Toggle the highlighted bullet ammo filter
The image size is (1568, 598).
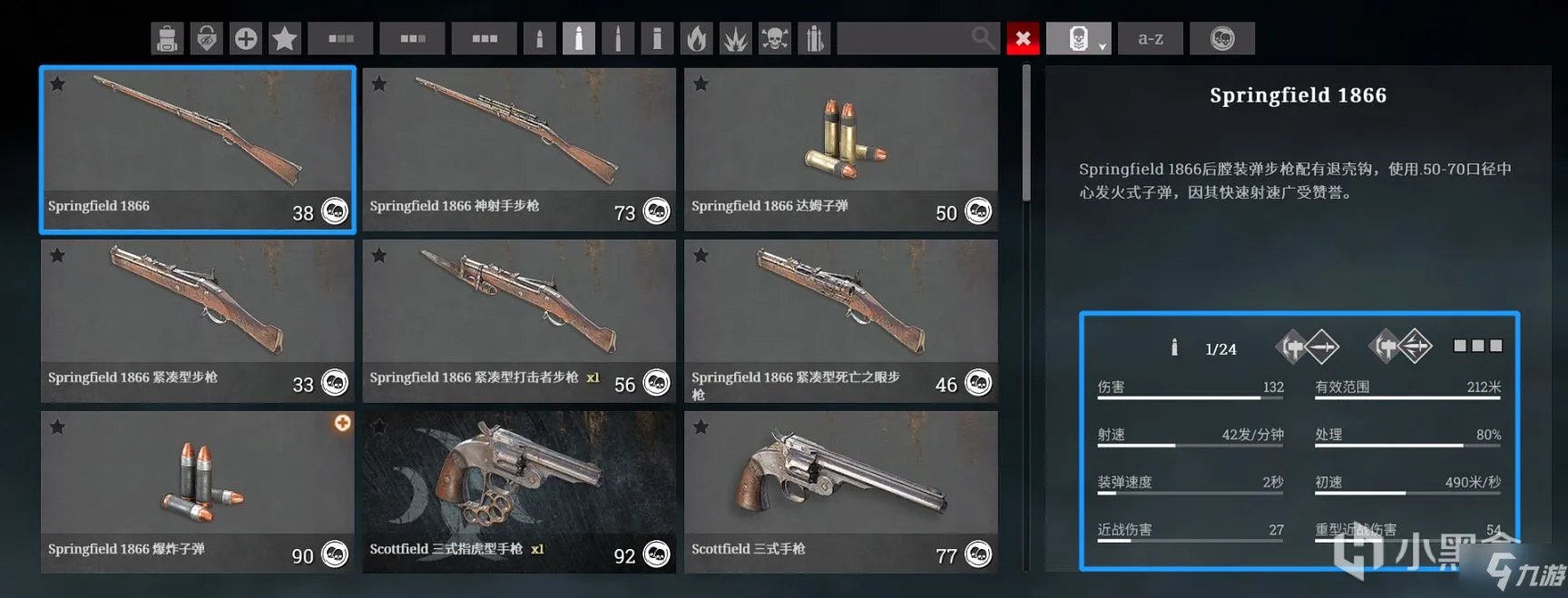tap(578, 38)
